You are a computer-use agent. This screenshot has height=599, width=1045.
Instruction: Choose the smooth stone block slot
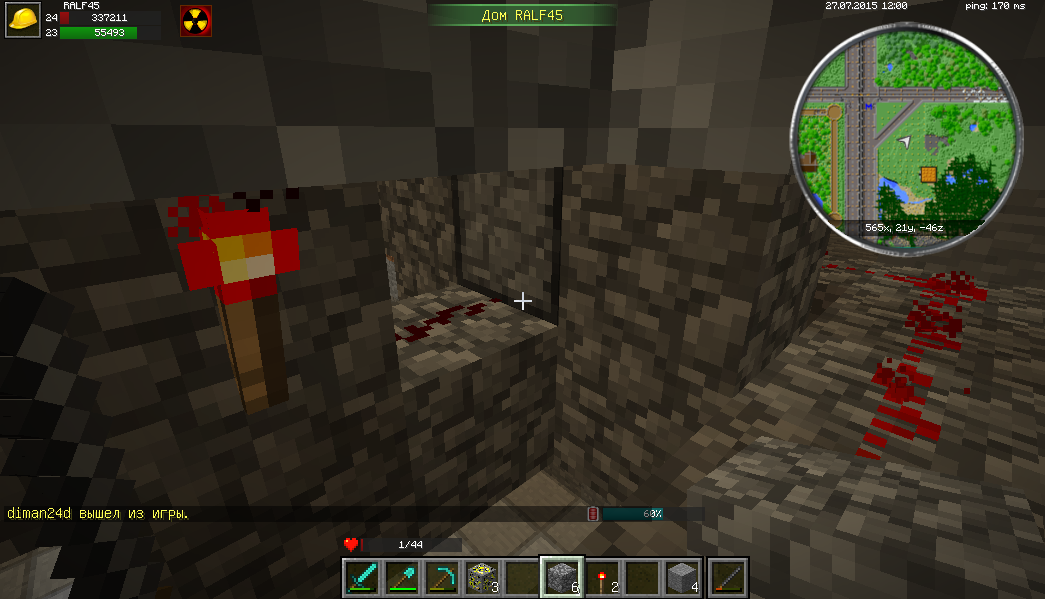pos(682,577)
